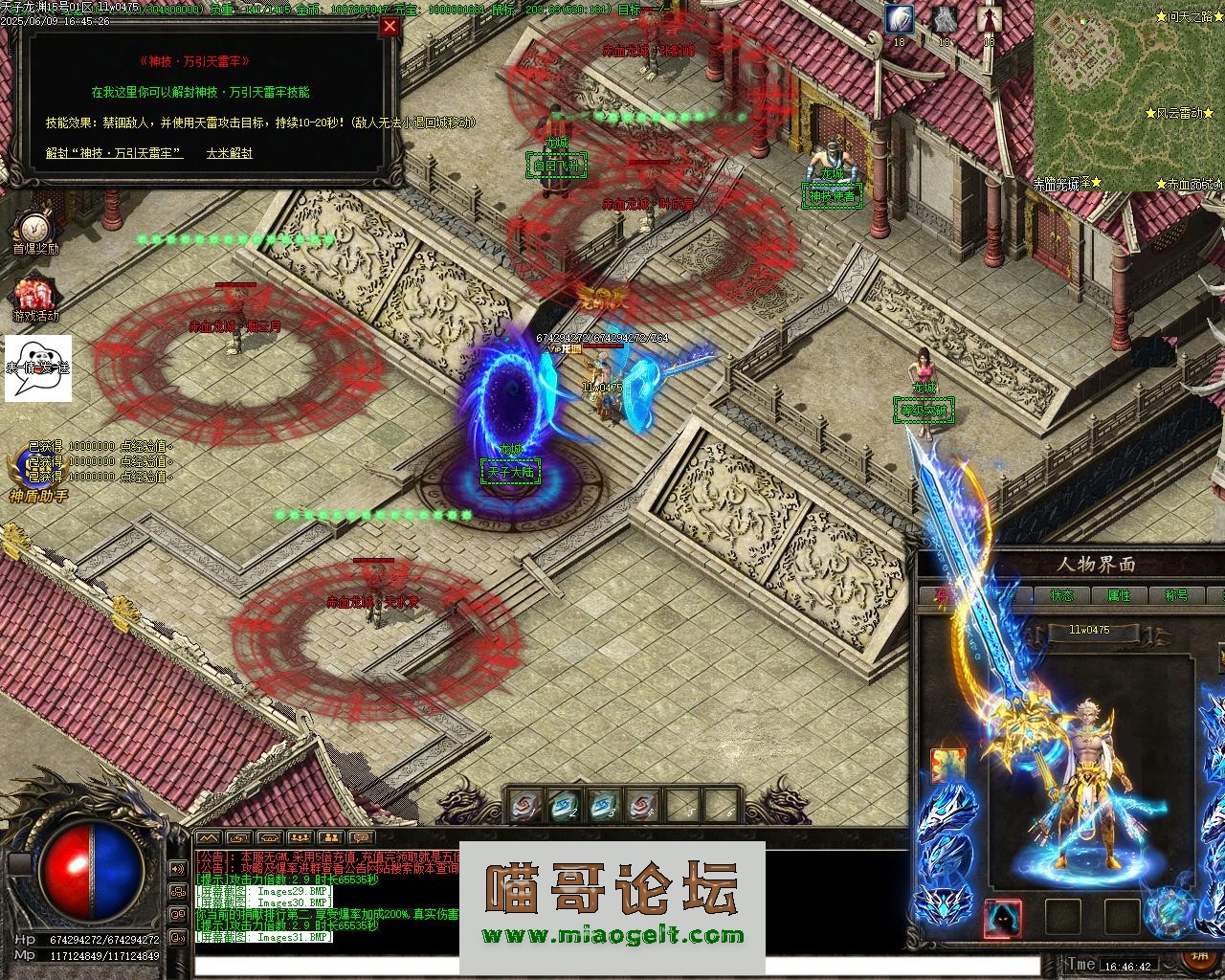The image size is (1225, 980).
Task: Switch to the 称号 tab
Action: click(1176, 595)
